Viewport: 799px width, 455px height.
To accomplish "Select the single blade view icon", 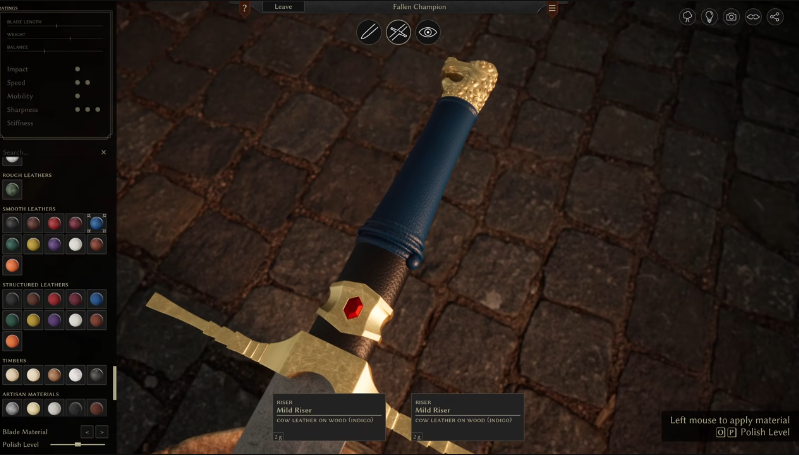I will point(369,33).
